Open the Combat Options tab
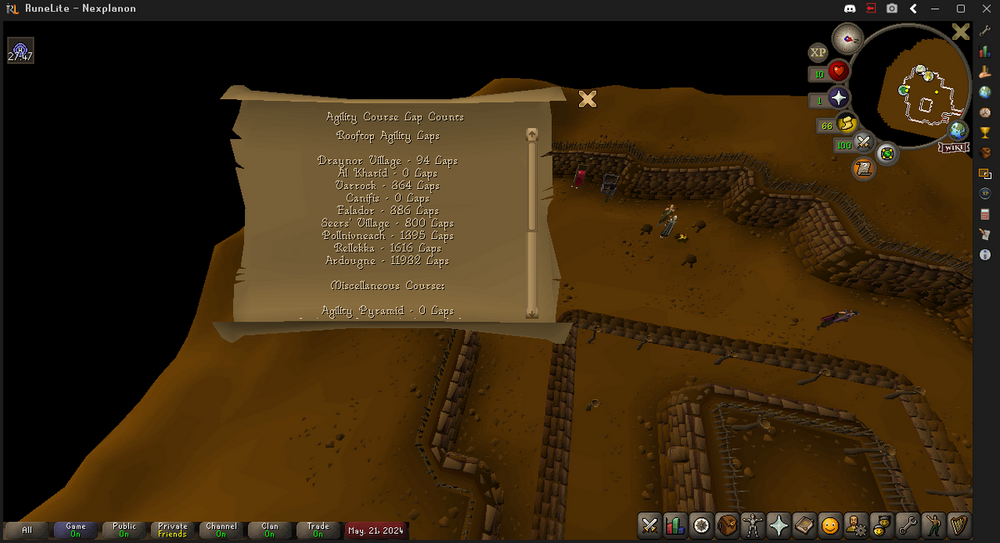Screen dimensions: 1000x543 point(649,525)
